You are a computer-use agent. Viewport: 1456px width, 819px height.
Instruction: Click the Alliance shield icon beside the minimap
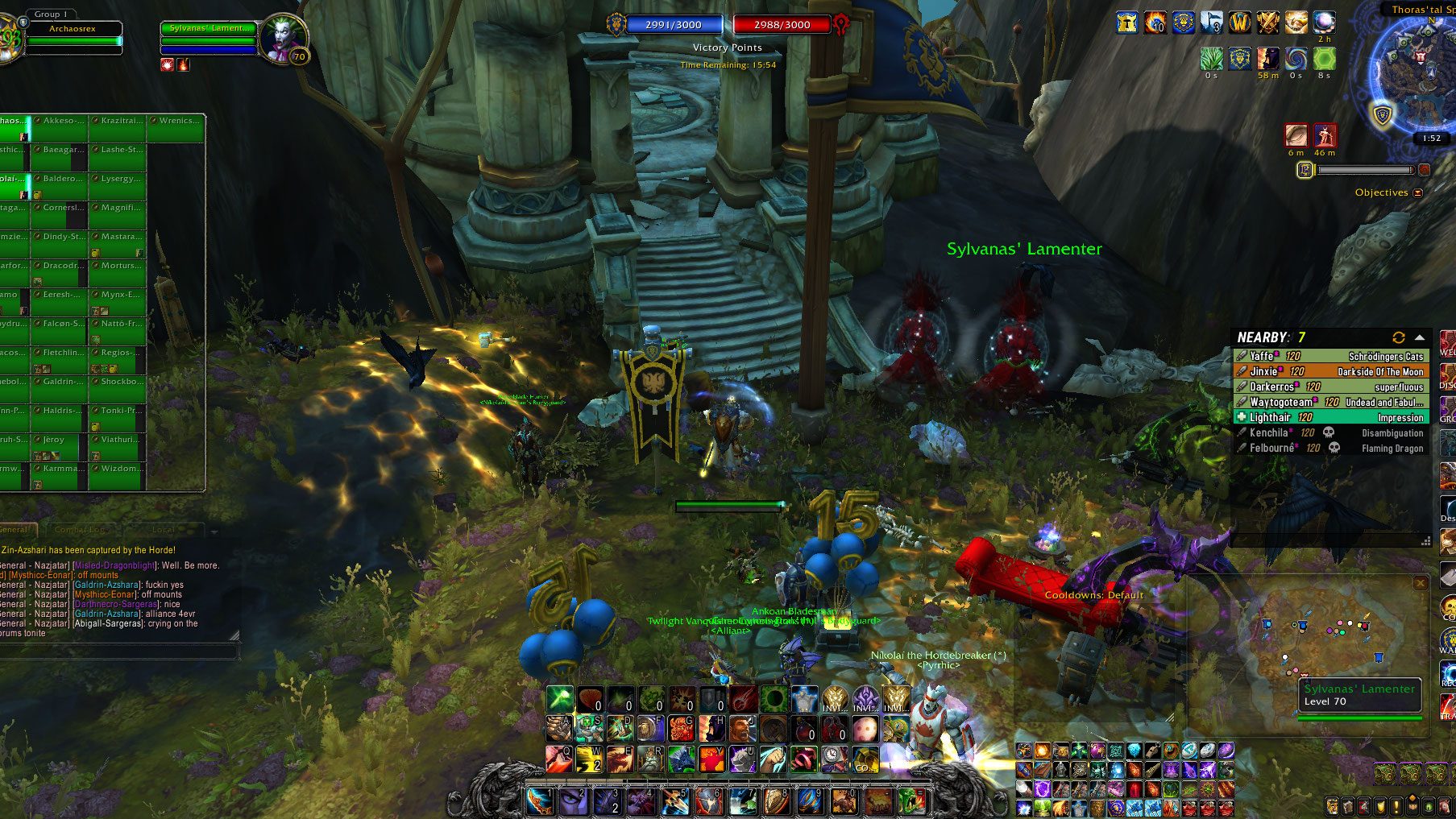(x=1383, y=116)
